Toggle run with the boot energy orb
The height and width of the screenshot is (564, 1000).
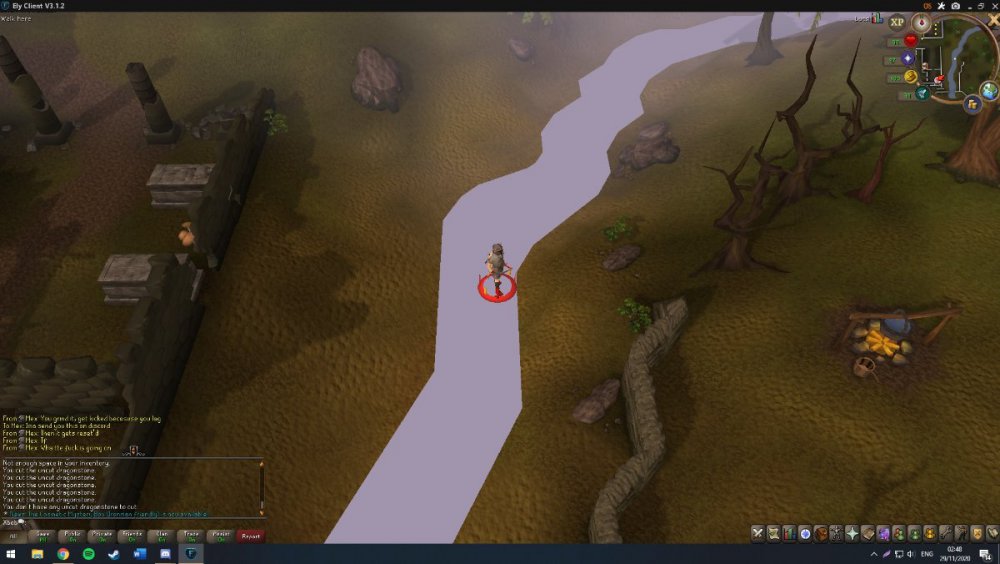pos(921,93)
